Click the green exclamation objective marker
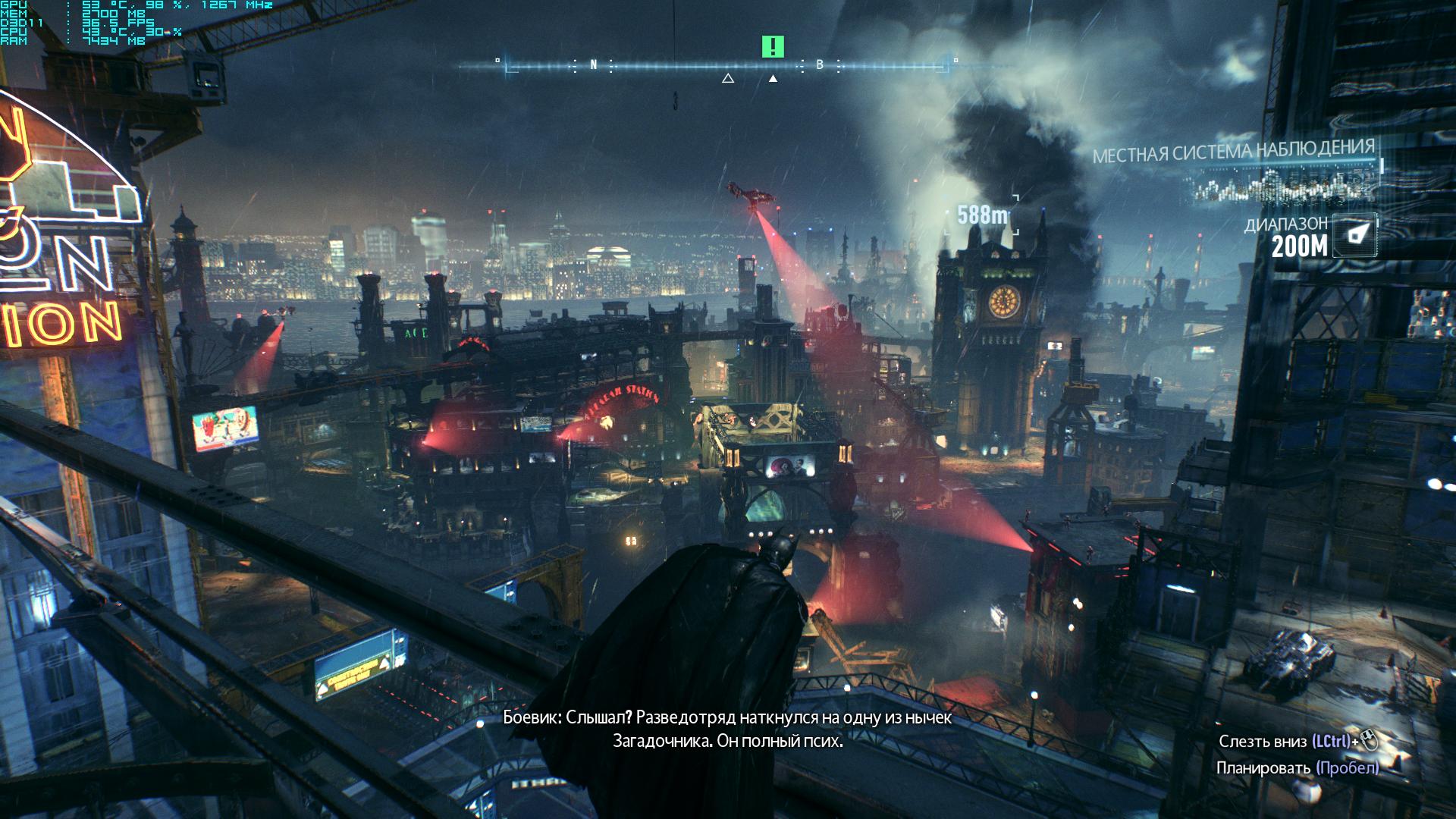The image size is (1456, 819). (772, 47)
